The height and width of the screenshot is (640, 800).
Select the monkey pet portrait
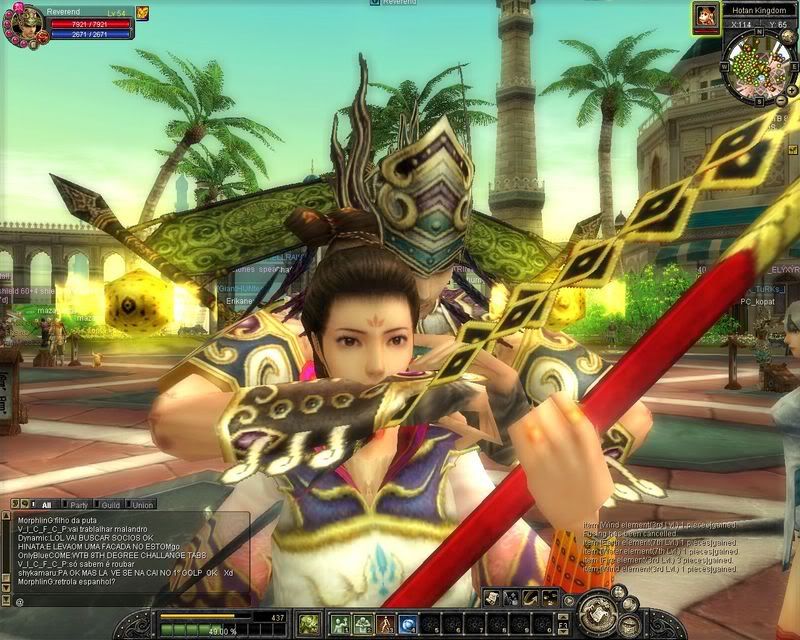pos(707,16)
